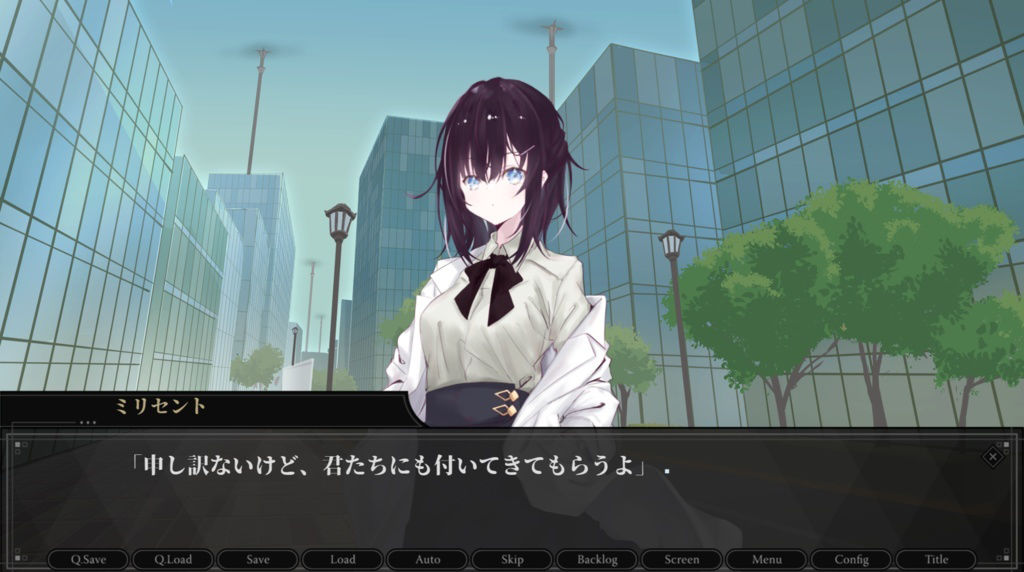This screenshot has width=1024, height=572.
Task: Open the Config settings
Action: [851, 559]
